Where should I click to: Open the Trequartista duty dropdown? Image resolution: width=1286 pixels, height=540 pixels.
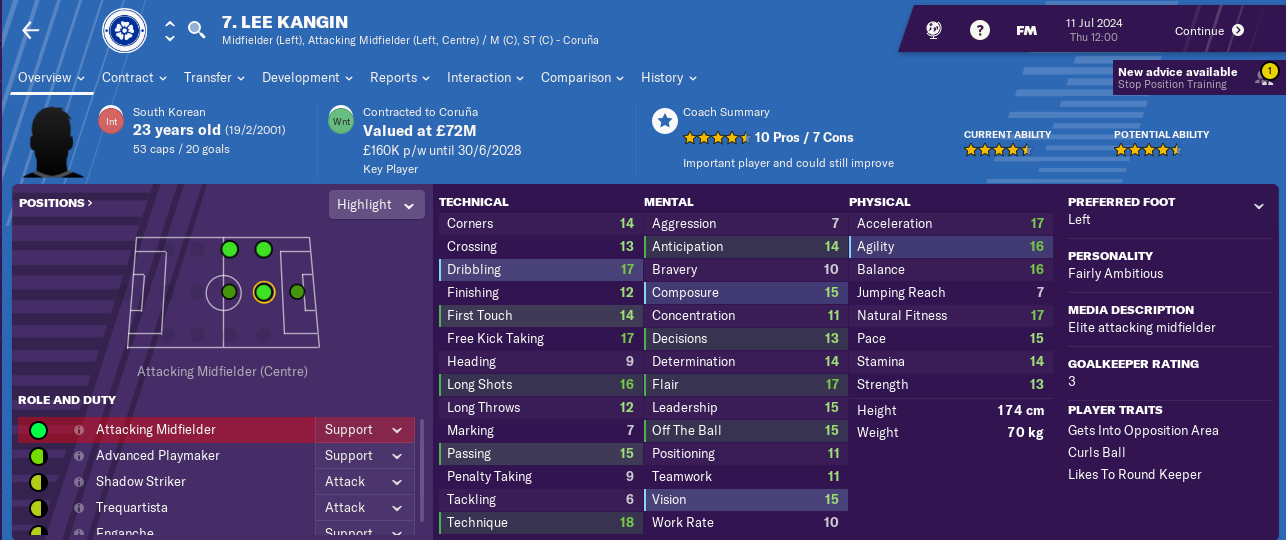pos(365,507)
